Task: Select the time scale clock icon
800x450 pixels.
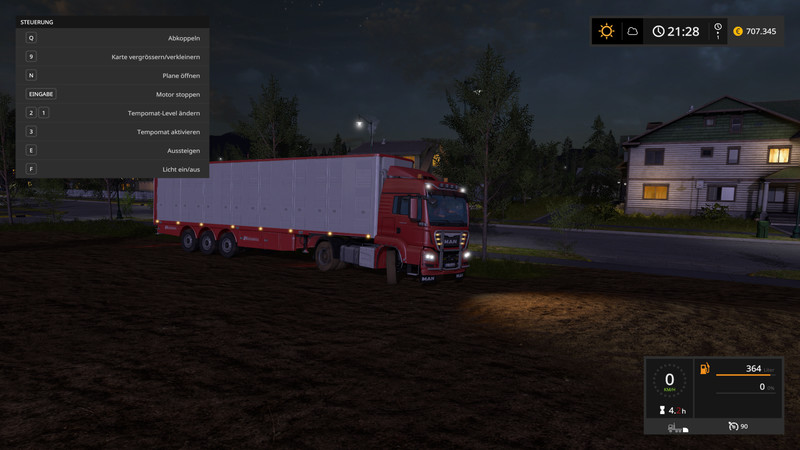Action: coord(717,31)
